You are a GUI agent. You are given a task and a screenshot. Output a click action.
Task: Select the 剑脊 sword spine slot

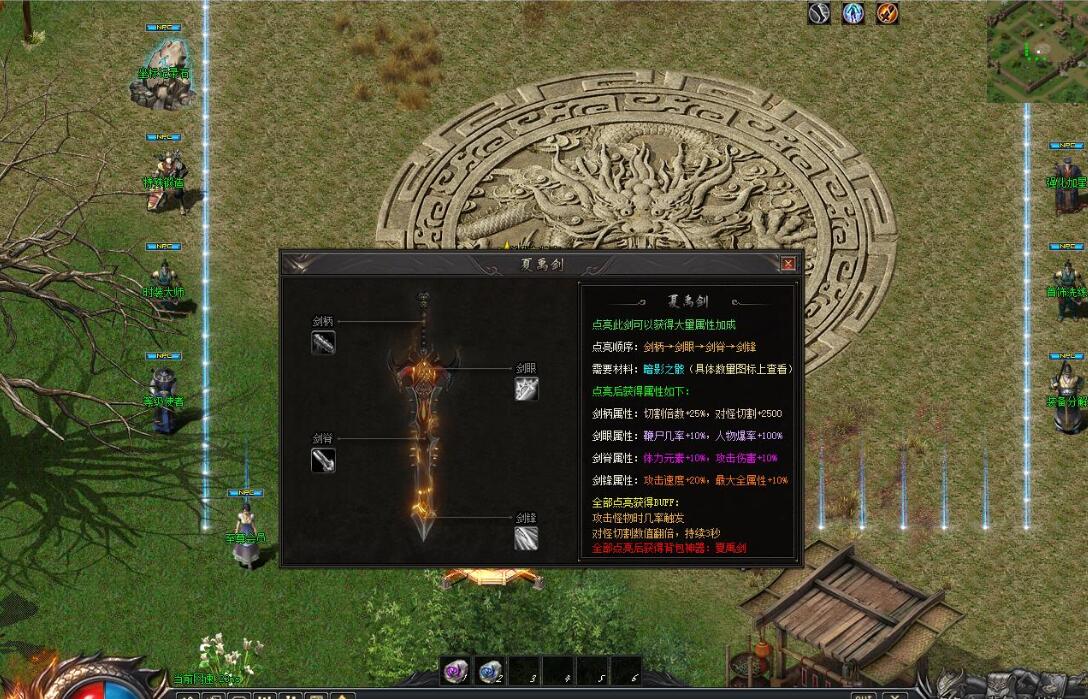323,459
